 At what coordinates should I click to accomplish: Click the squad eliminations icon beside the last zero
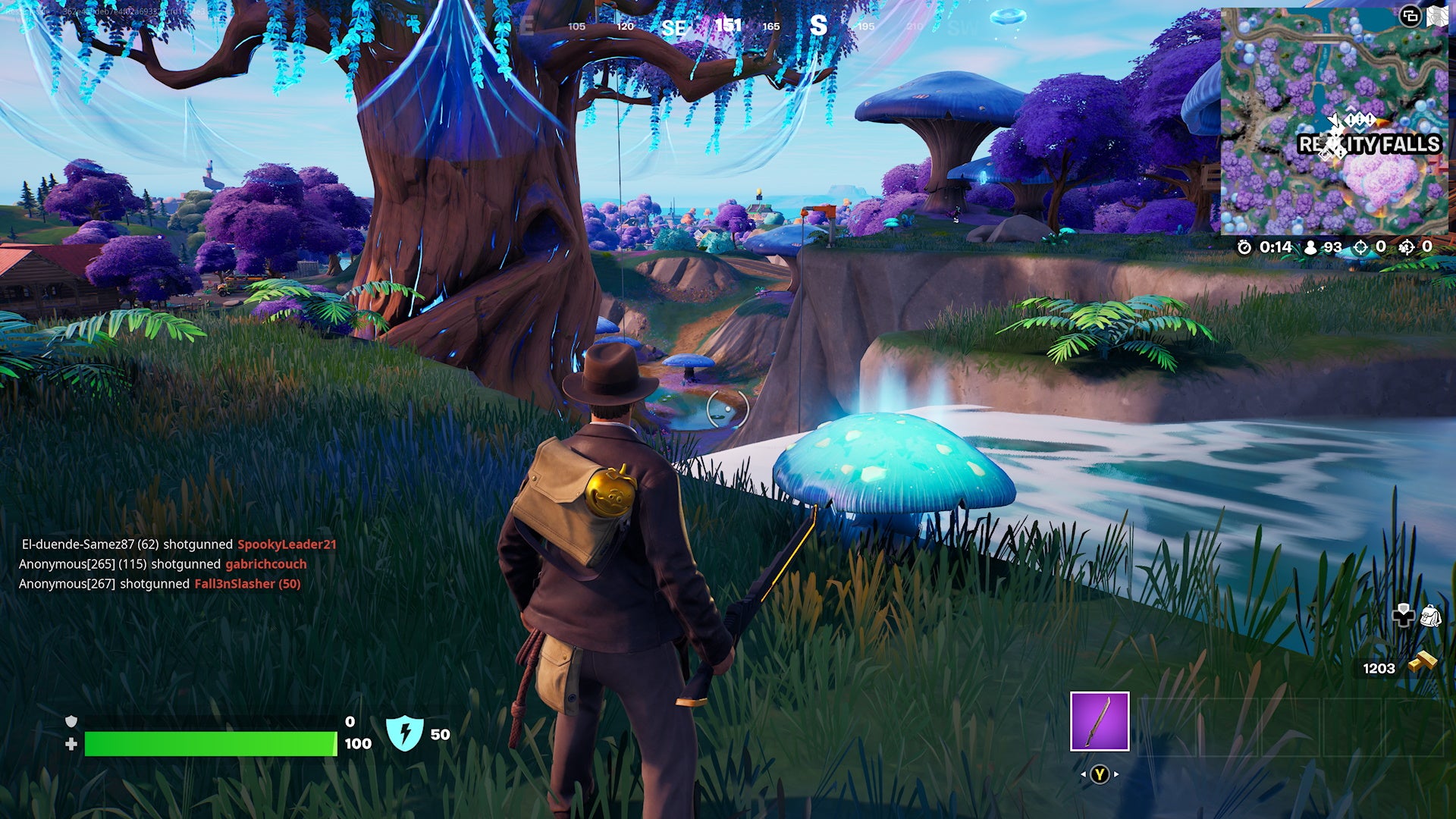pos(1407,247)
